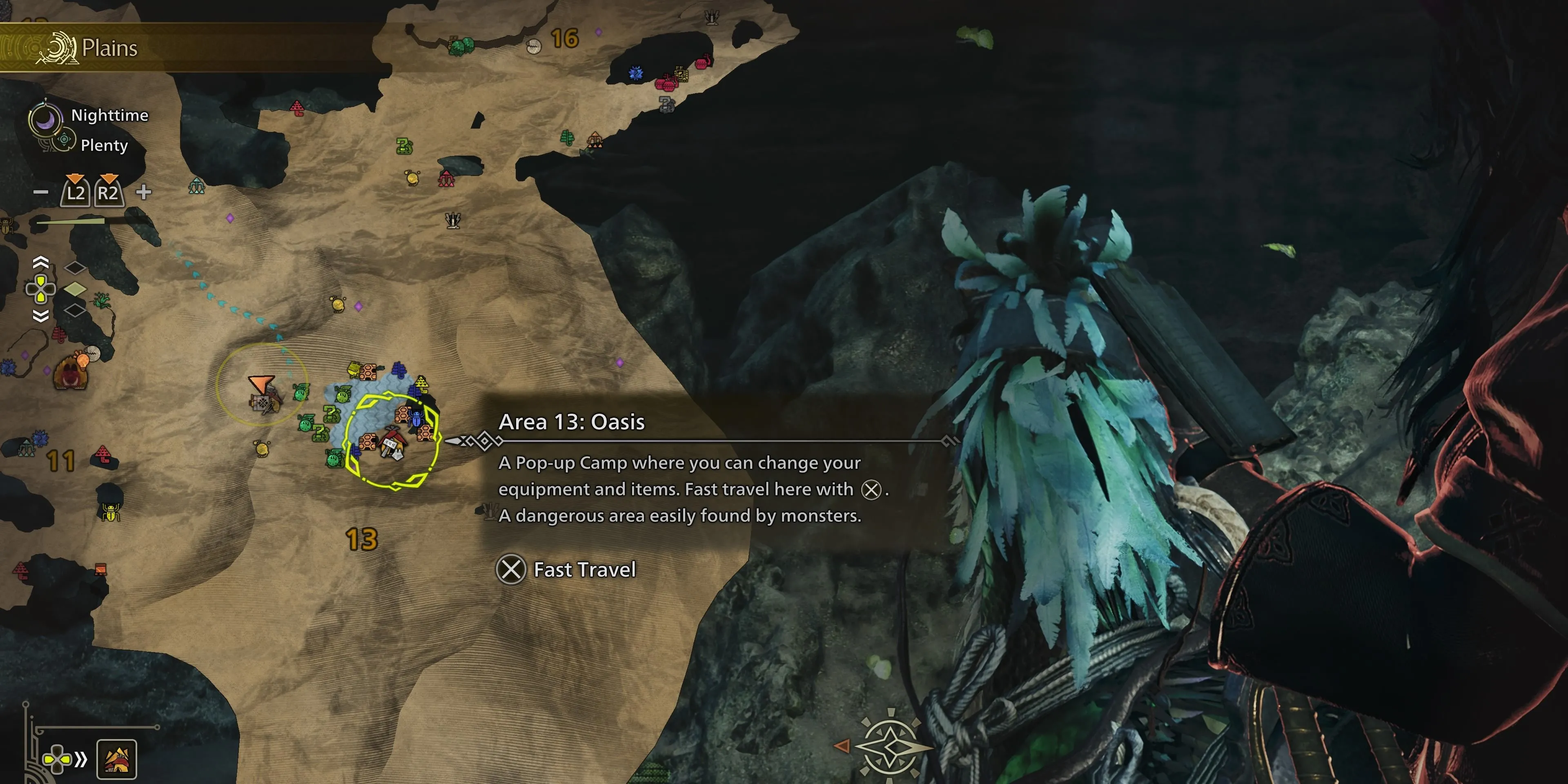Click the compass rose at bottom
This screenshot has width=1568, height=784.
[890, 746]
